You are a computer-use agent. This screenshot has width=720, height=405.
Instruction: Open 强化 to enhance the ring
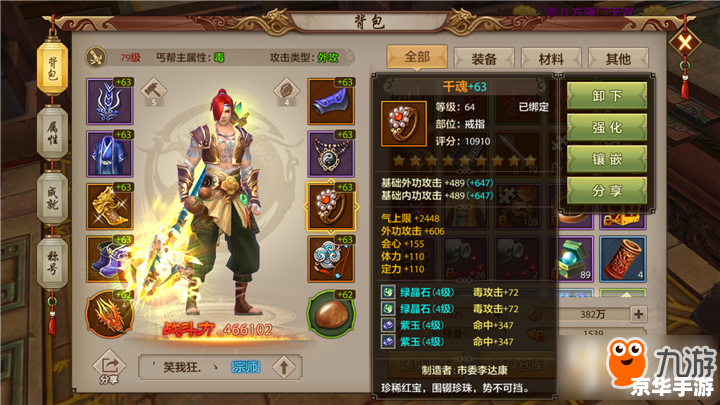tap(608, 128)
